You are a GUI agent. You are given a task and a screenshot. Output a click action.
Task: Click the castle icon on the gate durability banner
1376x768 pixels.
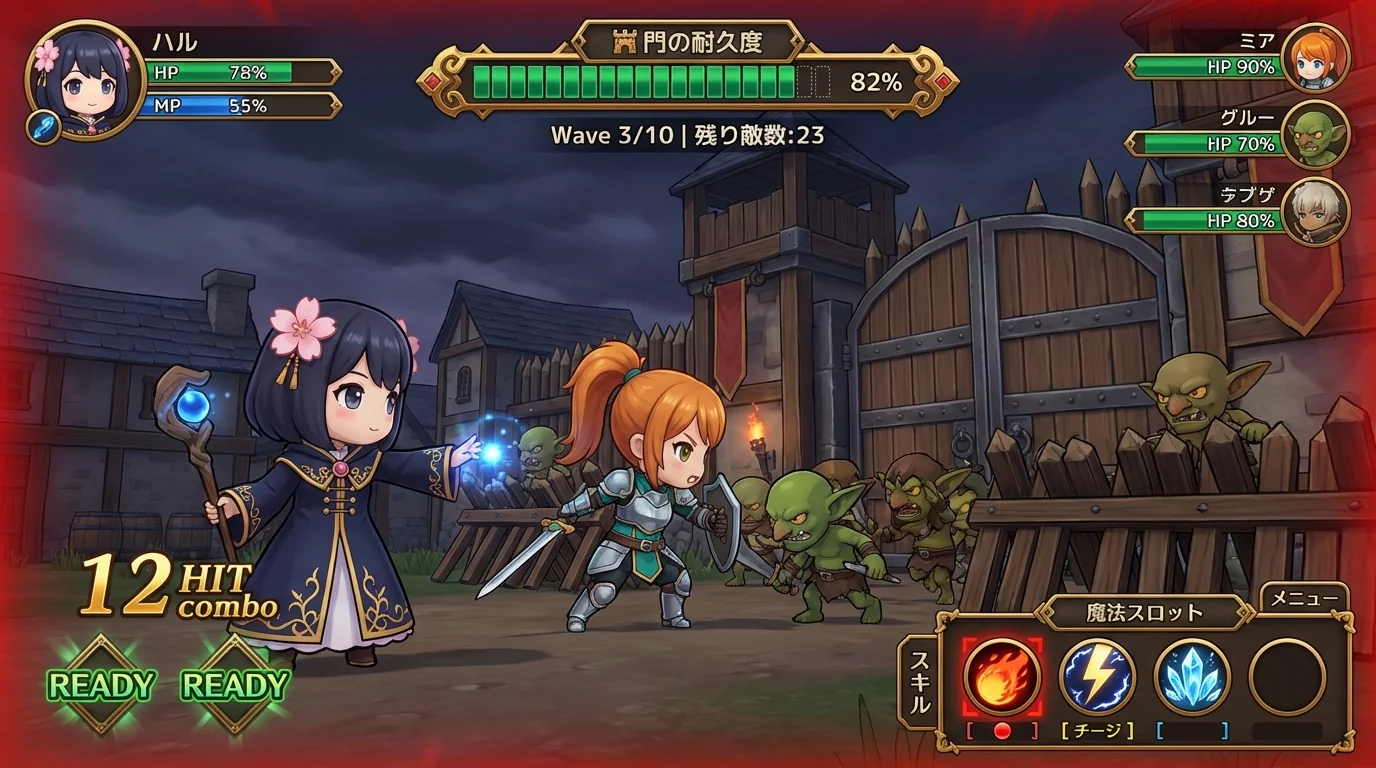626,41
